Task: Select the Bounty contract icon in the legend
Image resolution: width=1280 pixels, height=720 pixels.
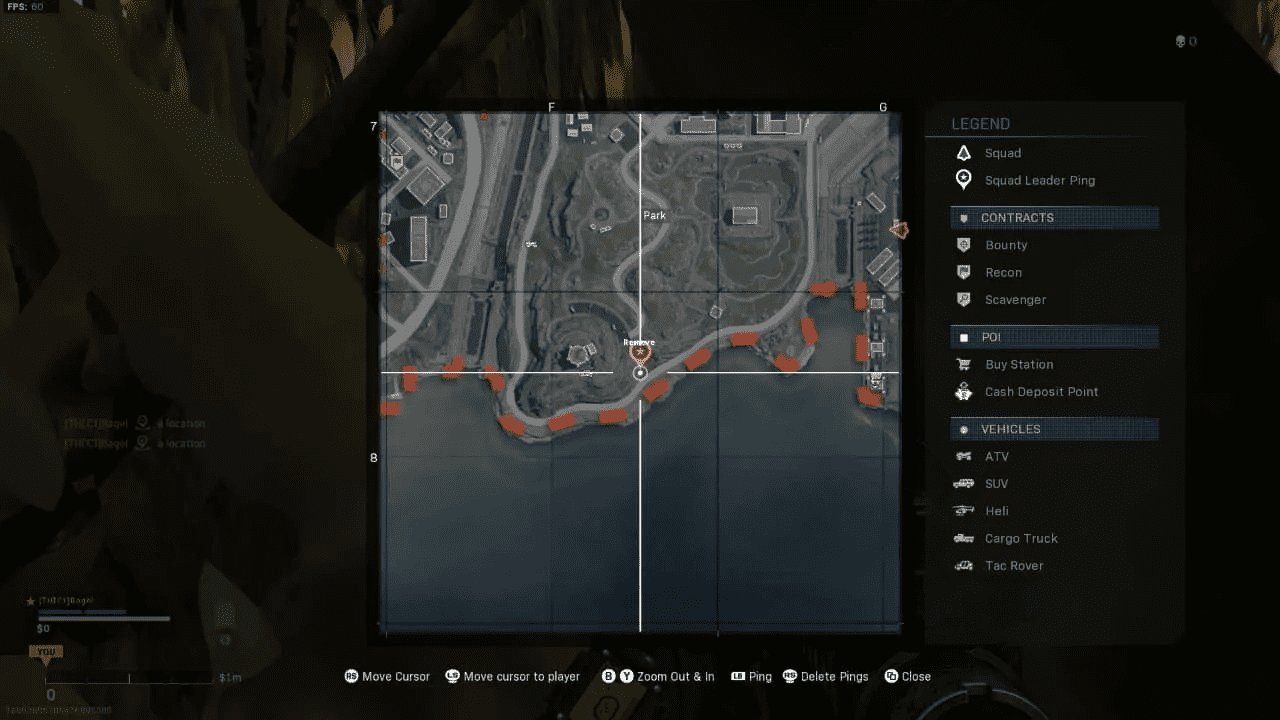Action: (x=963, y=245)
